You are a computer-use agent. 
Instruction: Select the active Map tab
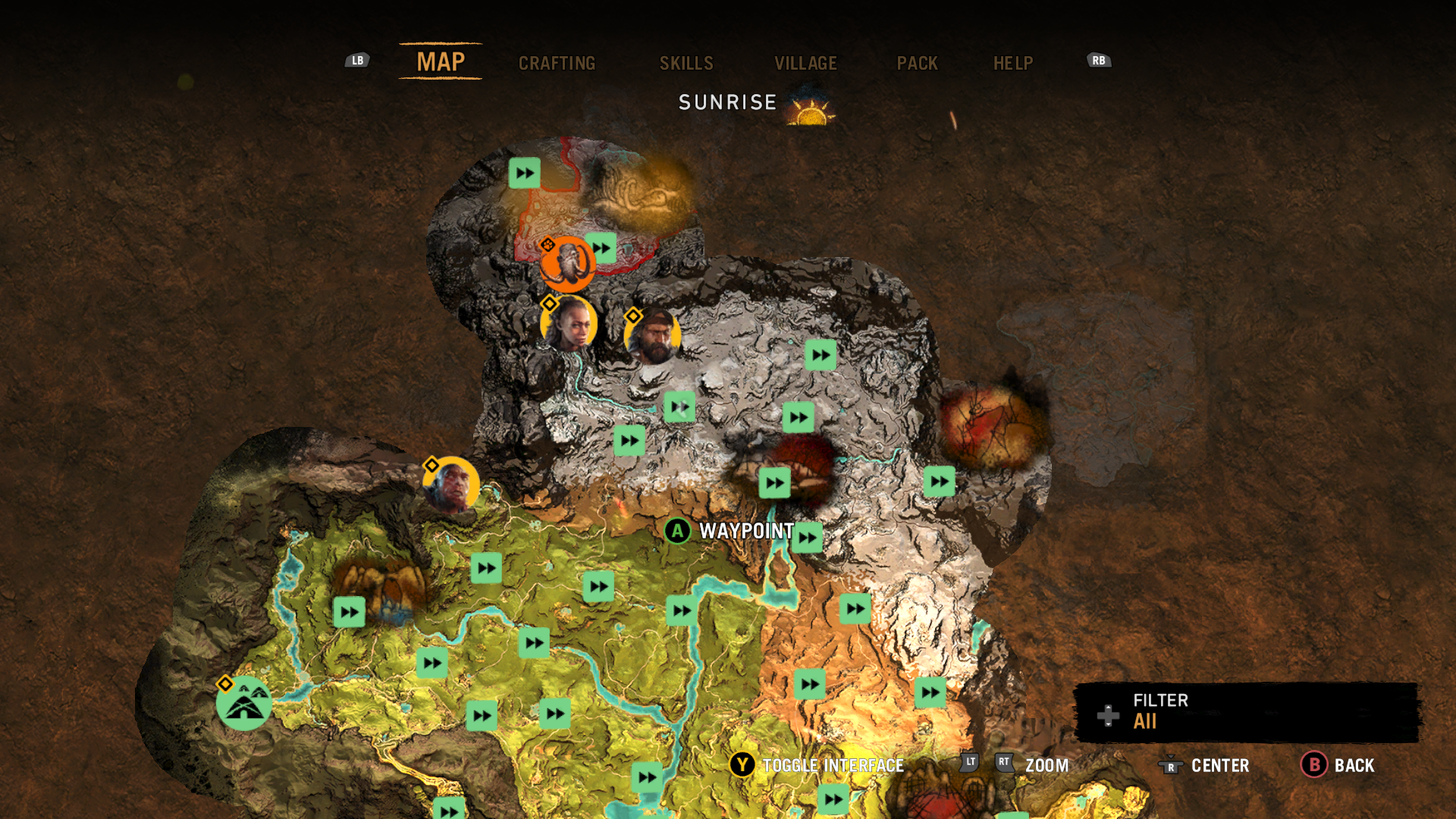[x=441, y=61]
